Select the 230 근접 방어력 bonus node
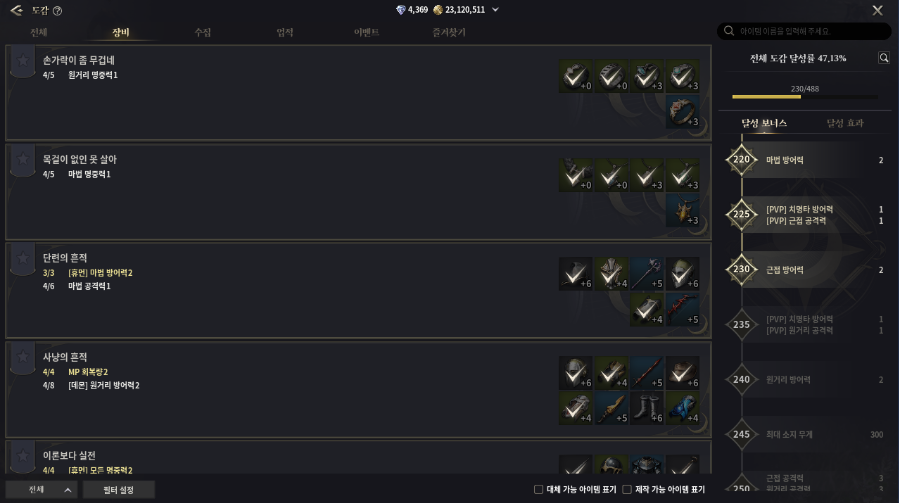 click(x=742, y=269)
